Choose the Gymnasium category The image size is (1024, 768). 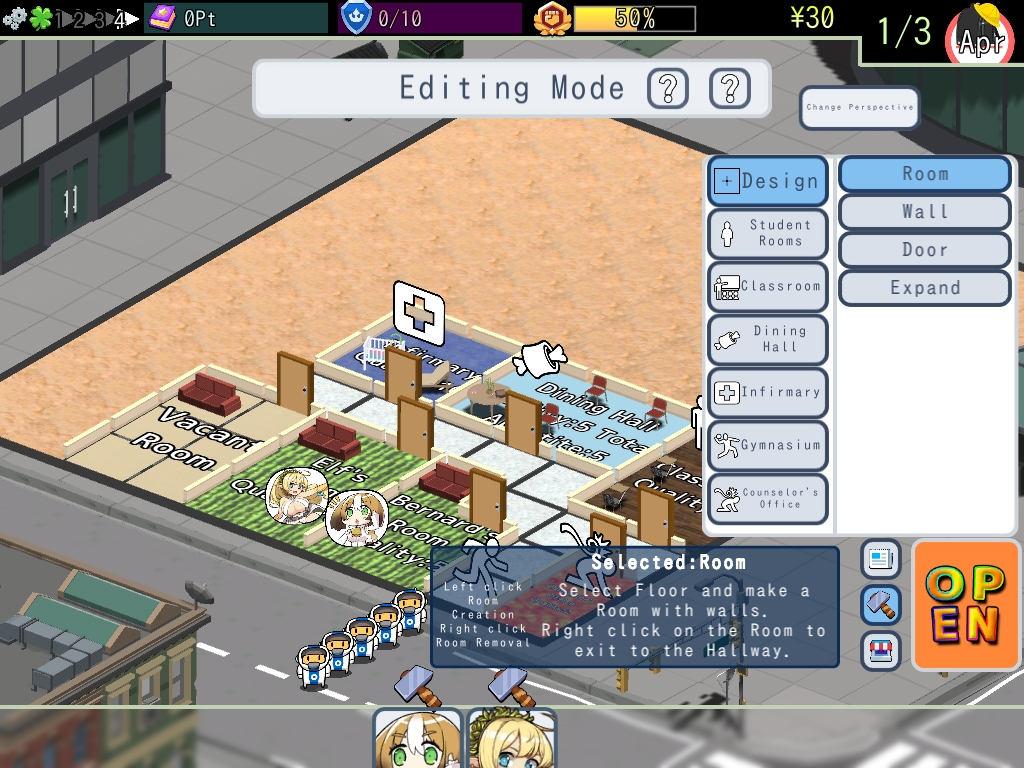768,446
